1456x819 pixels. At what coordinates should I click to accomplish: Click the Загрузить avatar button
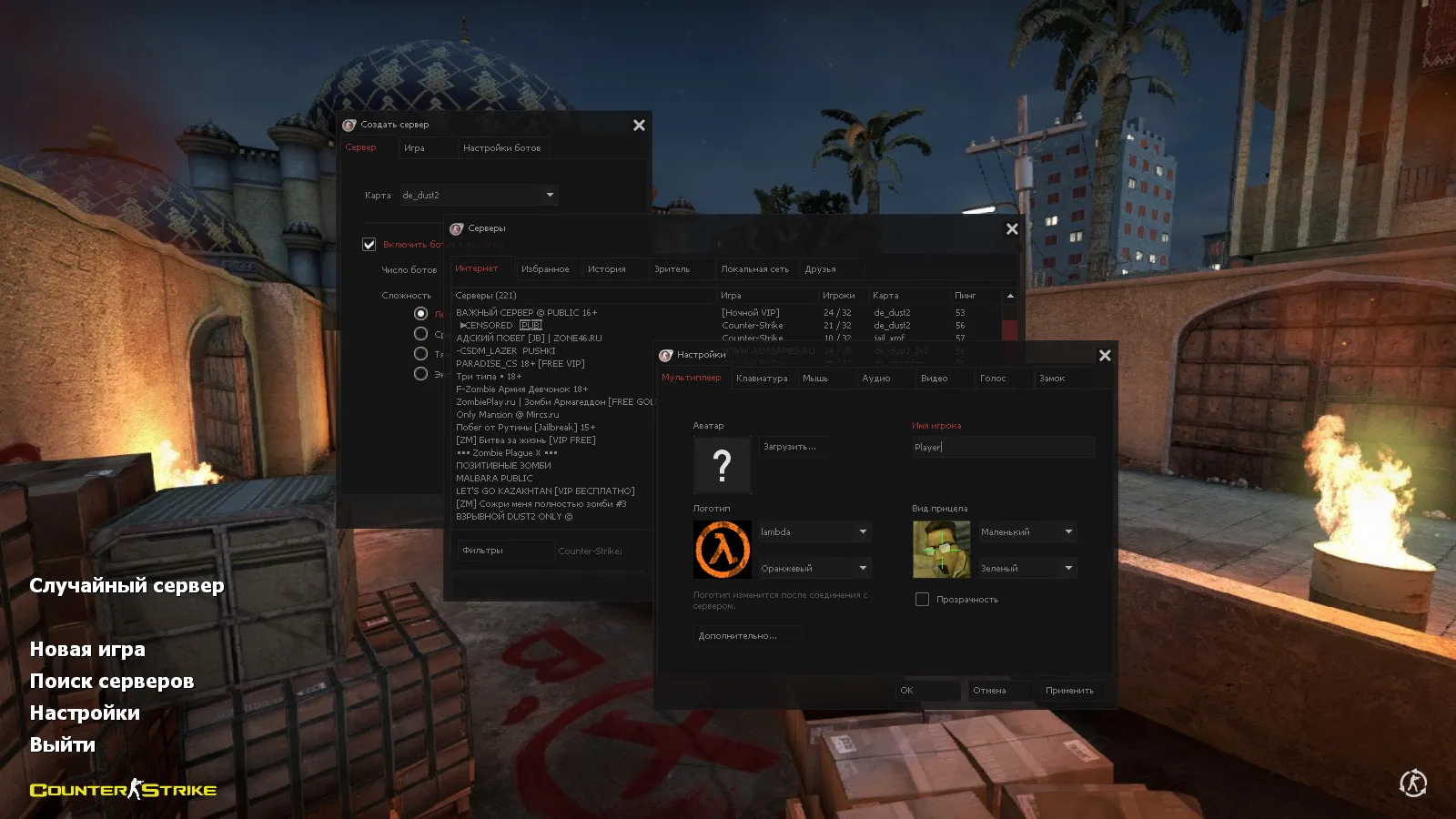(792, 445)
